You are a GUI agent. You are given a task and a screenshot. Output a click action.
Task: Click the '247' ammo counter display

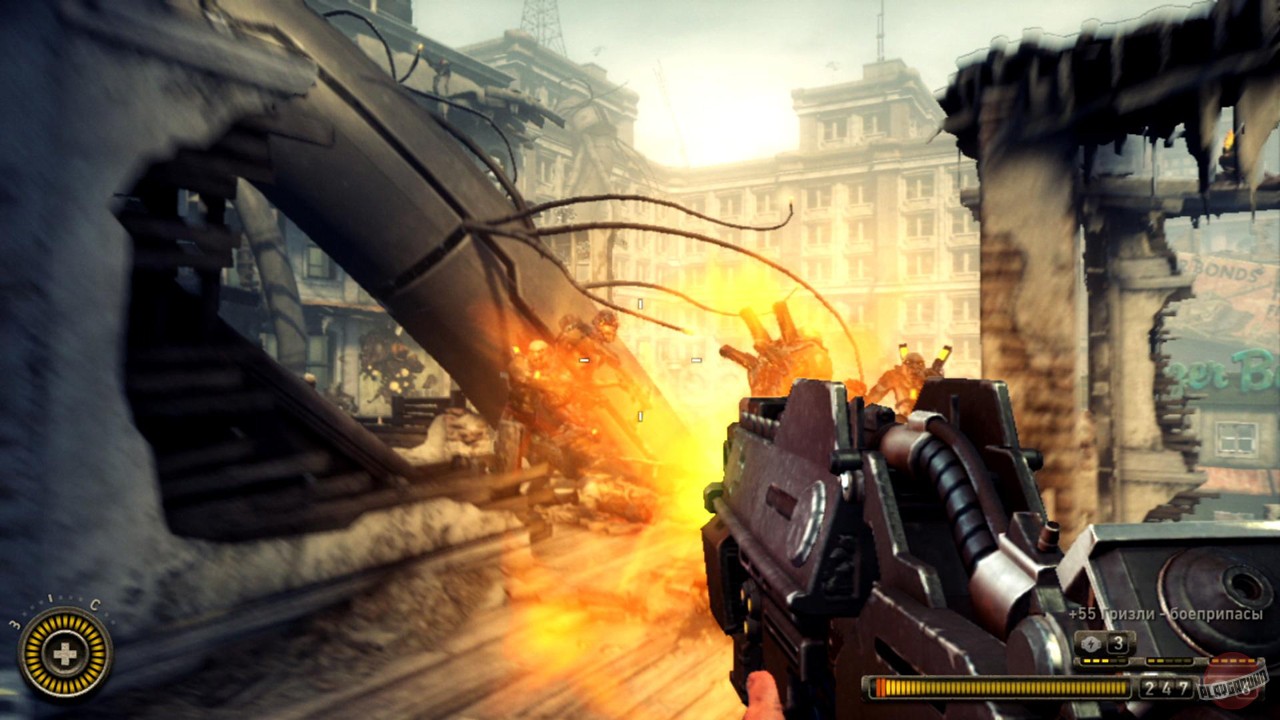point(1167,687)
